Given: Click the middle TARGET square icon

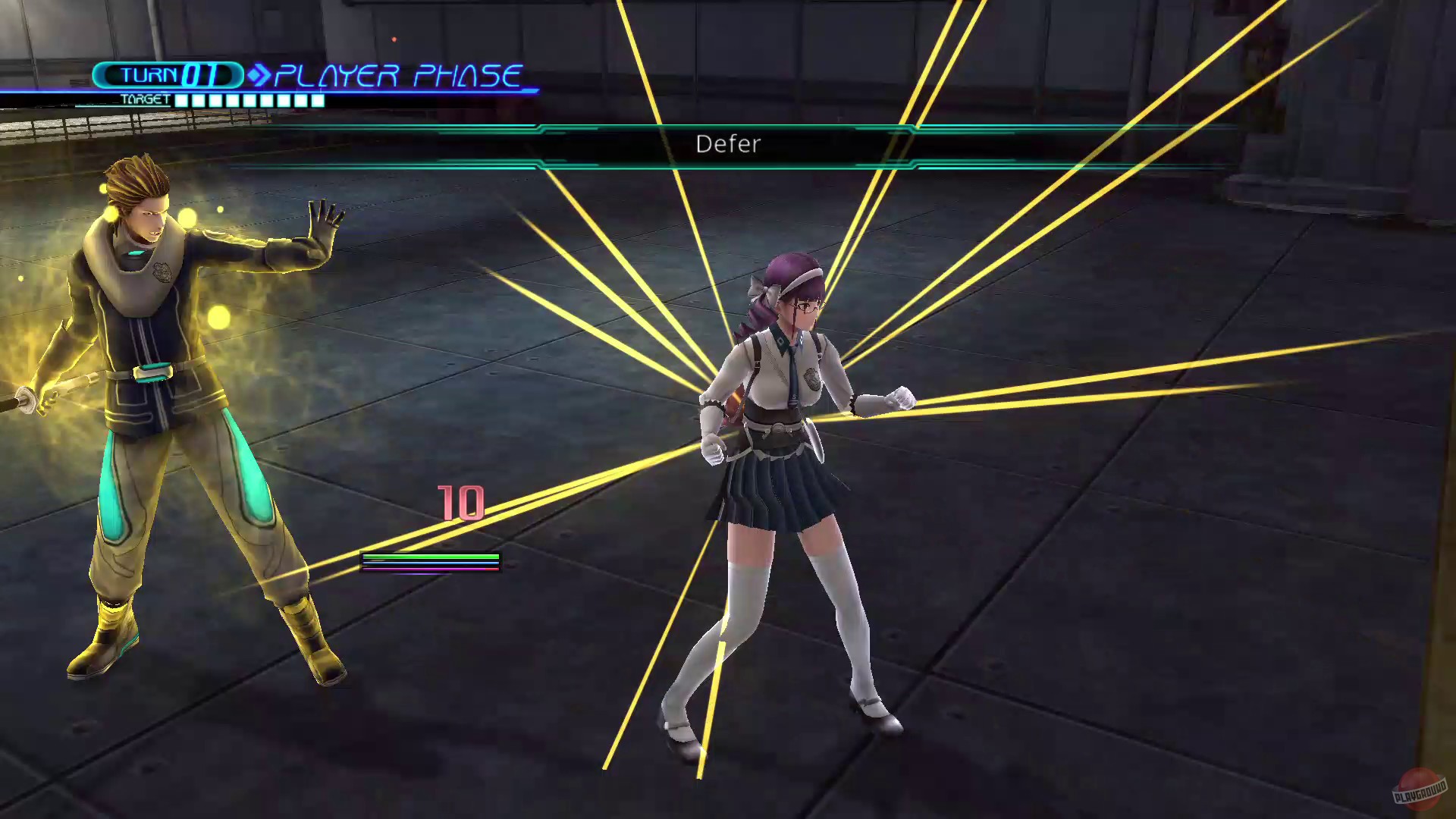Looking at the screenshot, I should pyautogui.click(x=250, y=99).
